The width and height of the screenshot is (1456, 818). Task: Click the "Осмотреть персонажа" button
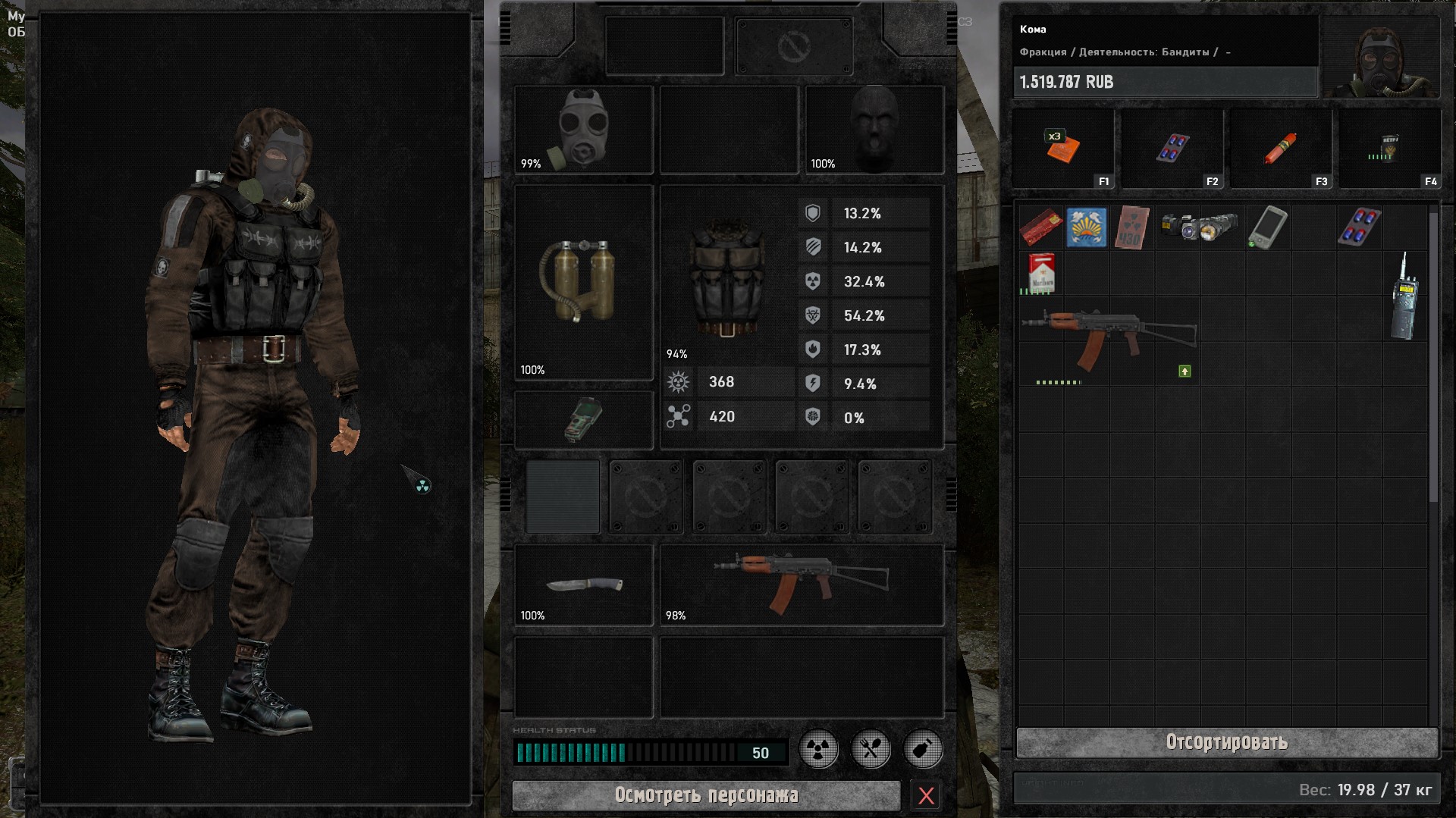pos(706,795)
